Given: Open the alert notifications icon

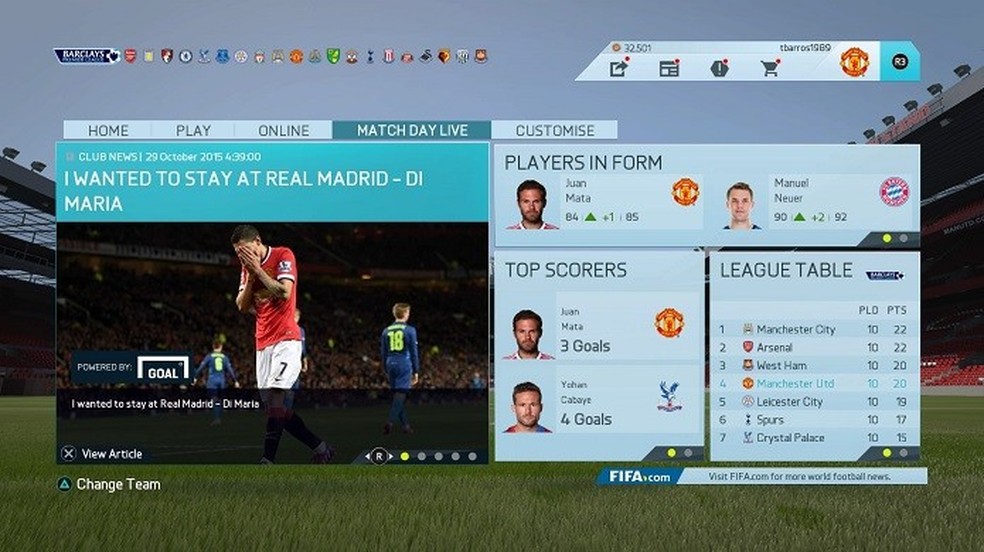Looking at the screenshot, I should 719,68.
